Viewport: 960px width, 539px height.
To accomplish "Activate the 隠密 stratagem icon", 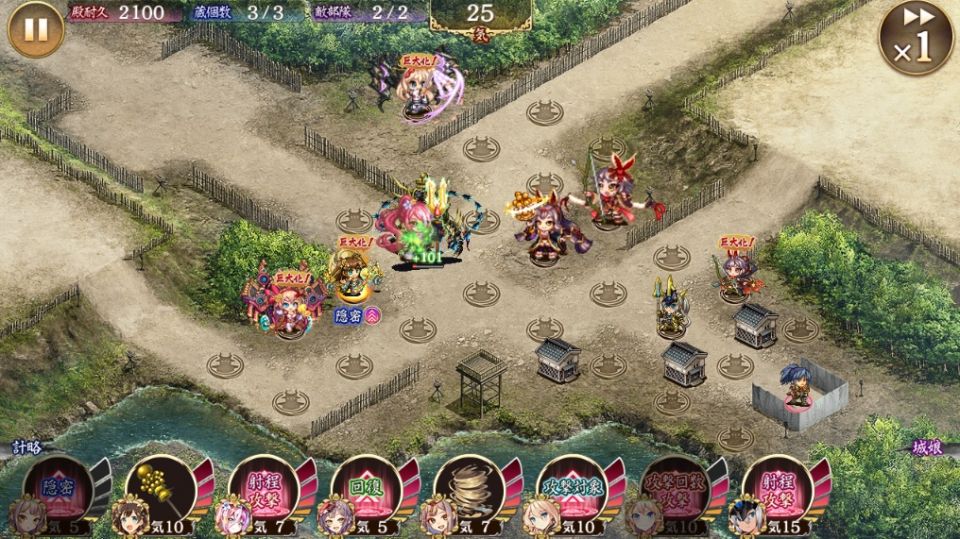I will (x=58, y=489).
